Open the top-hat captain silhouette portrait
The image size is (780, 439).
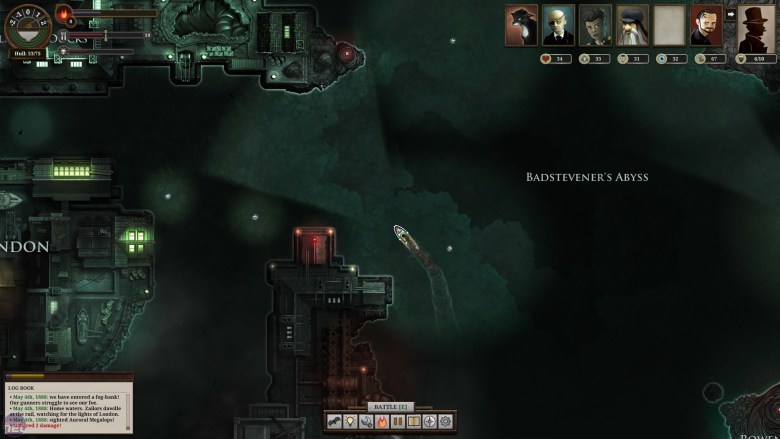[x=755, y=27]
